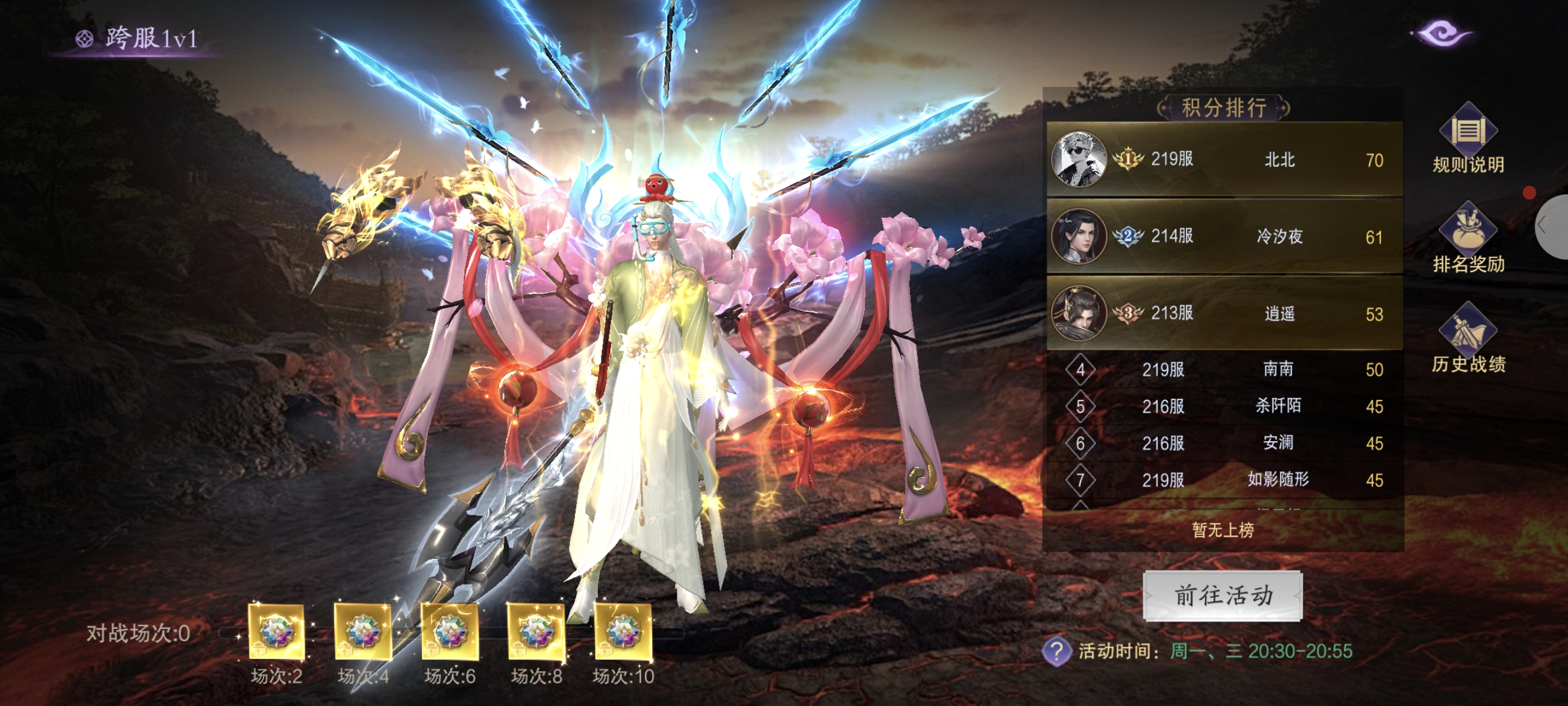The image size is (1568, 706).
Task: Open the reward chest for 场次:2
Action: click(277, 632)
